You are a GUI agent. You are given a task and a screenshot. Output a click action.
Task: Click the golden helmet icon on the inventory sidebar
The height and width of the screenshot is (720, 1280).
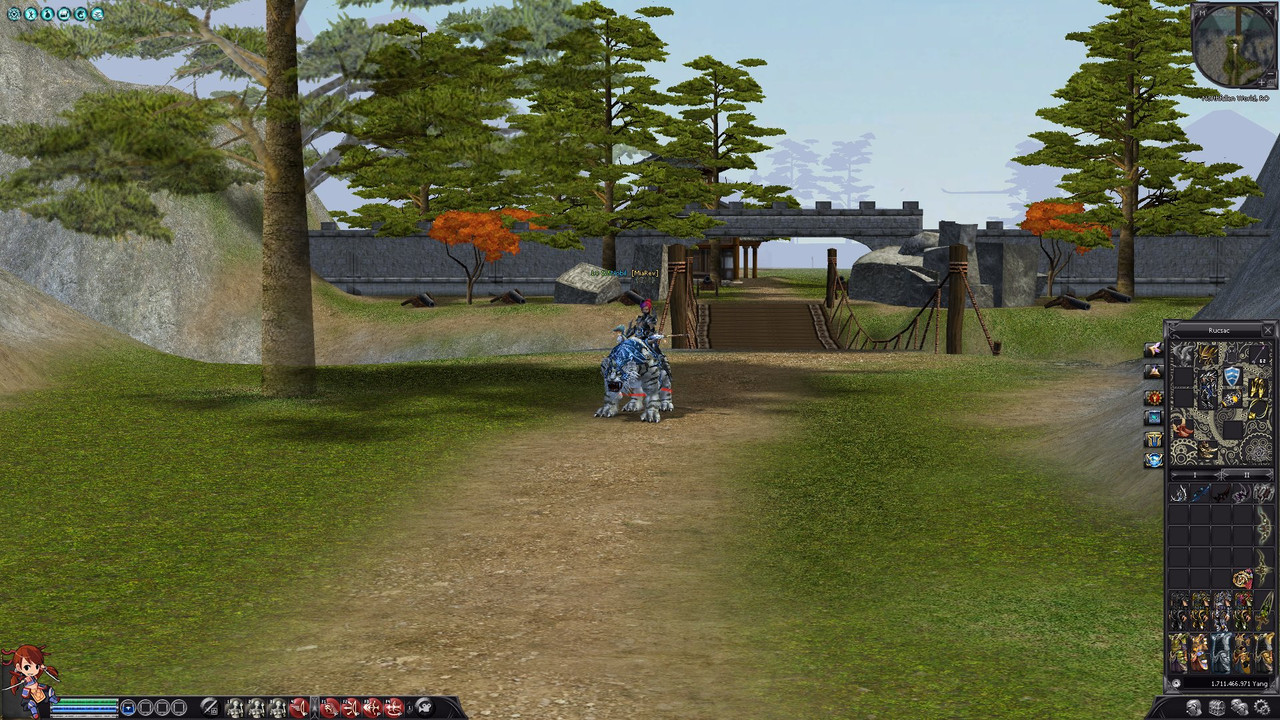[x=1153, y=438]
